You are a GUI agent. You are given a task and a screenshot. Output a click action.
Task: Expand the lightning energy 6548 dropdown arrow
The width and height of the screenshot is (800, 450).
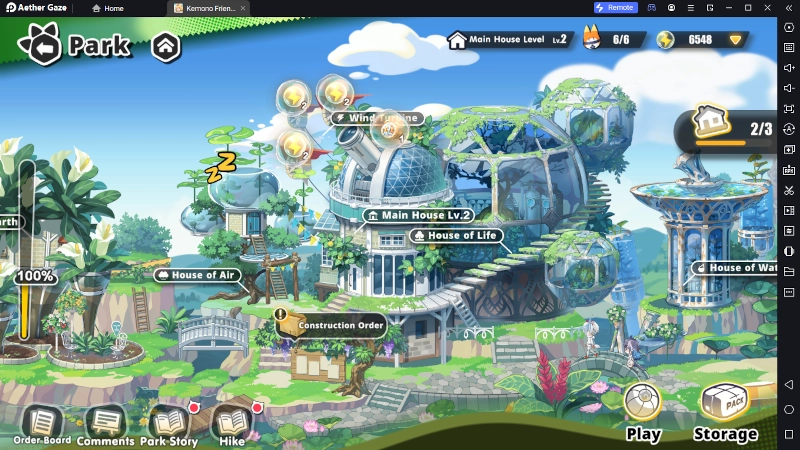click(736, 40)
